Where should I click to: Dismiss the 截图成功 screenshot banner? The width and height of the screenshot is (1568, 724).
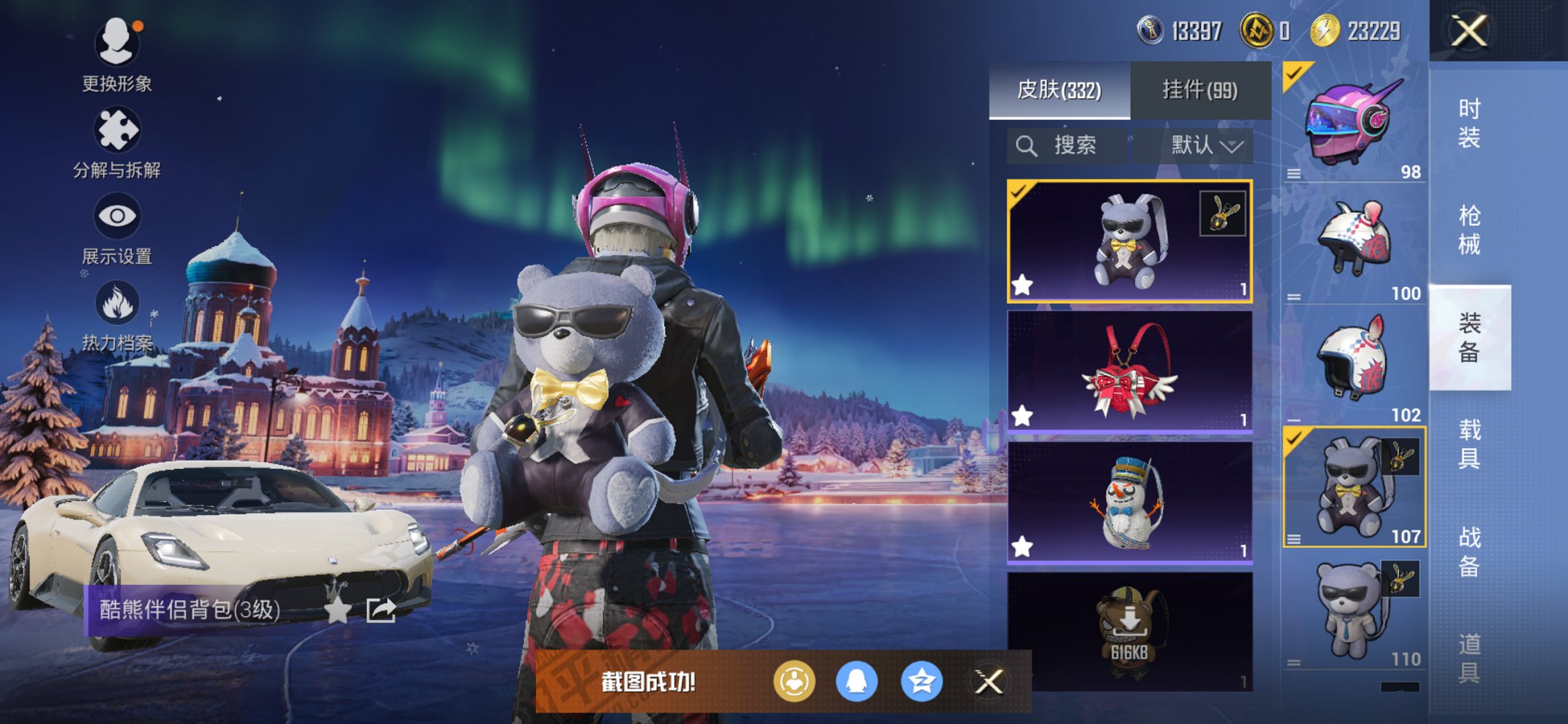[989, 682]
